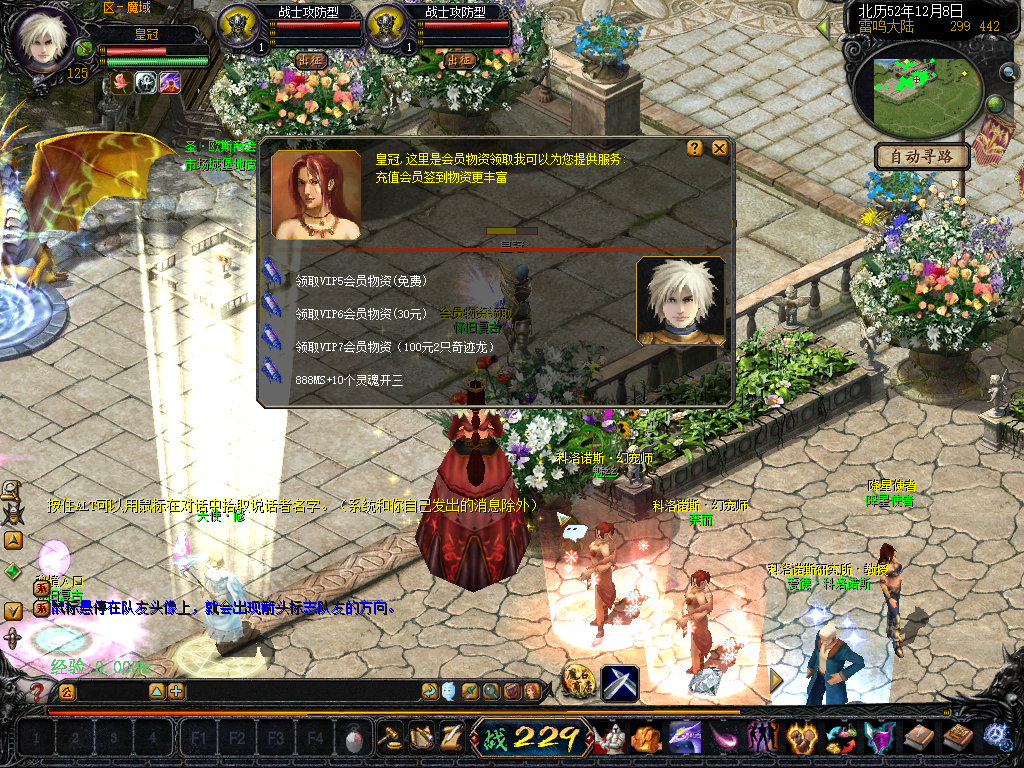Viewport: 1024px width, 768px height.
Task: Click the 自动寻路 auto-pathfinding button
Action: tap(922, 156)
